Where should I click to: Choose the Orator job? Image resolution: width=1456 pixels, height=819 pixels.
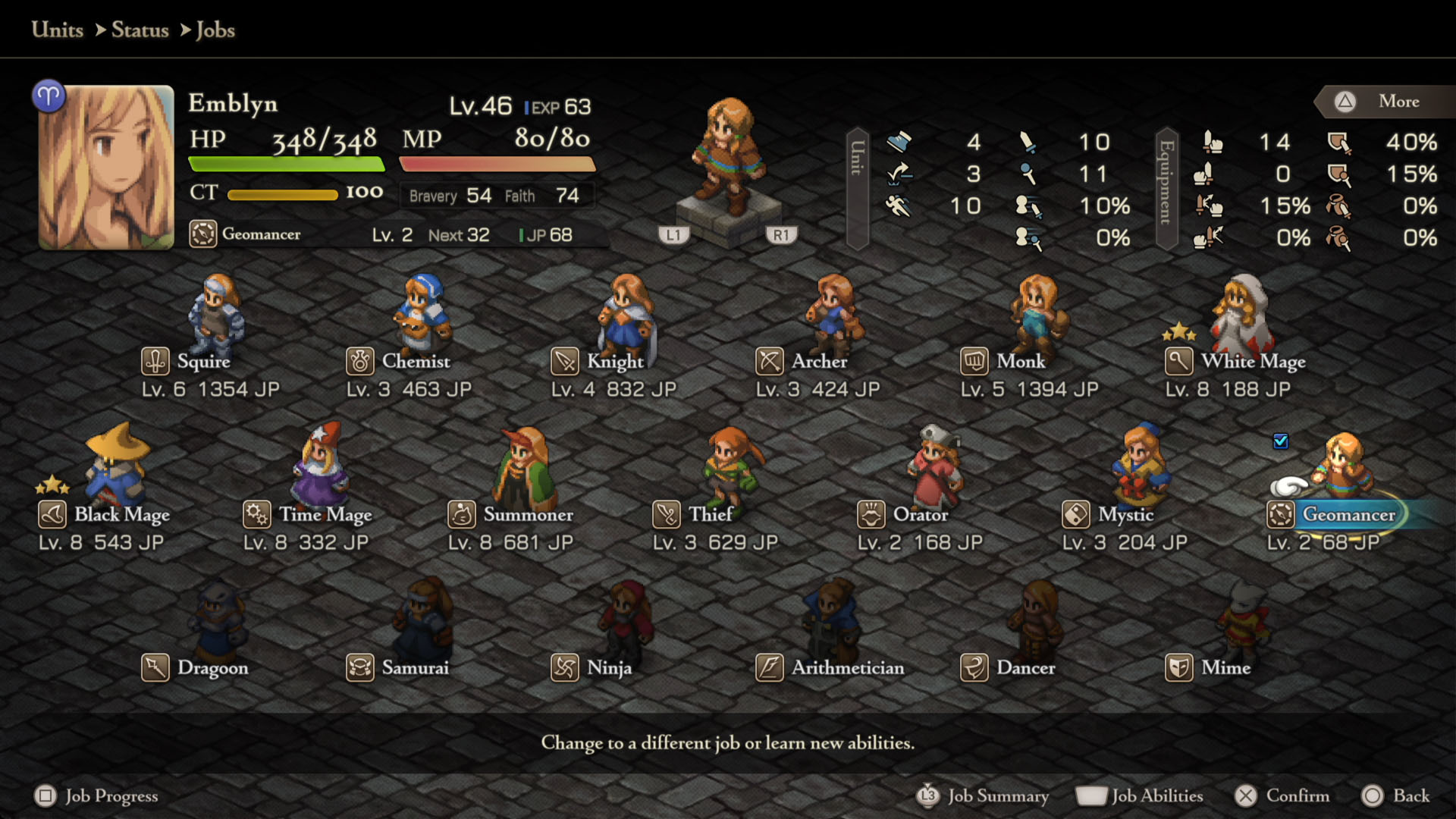[x=920, y=515]
